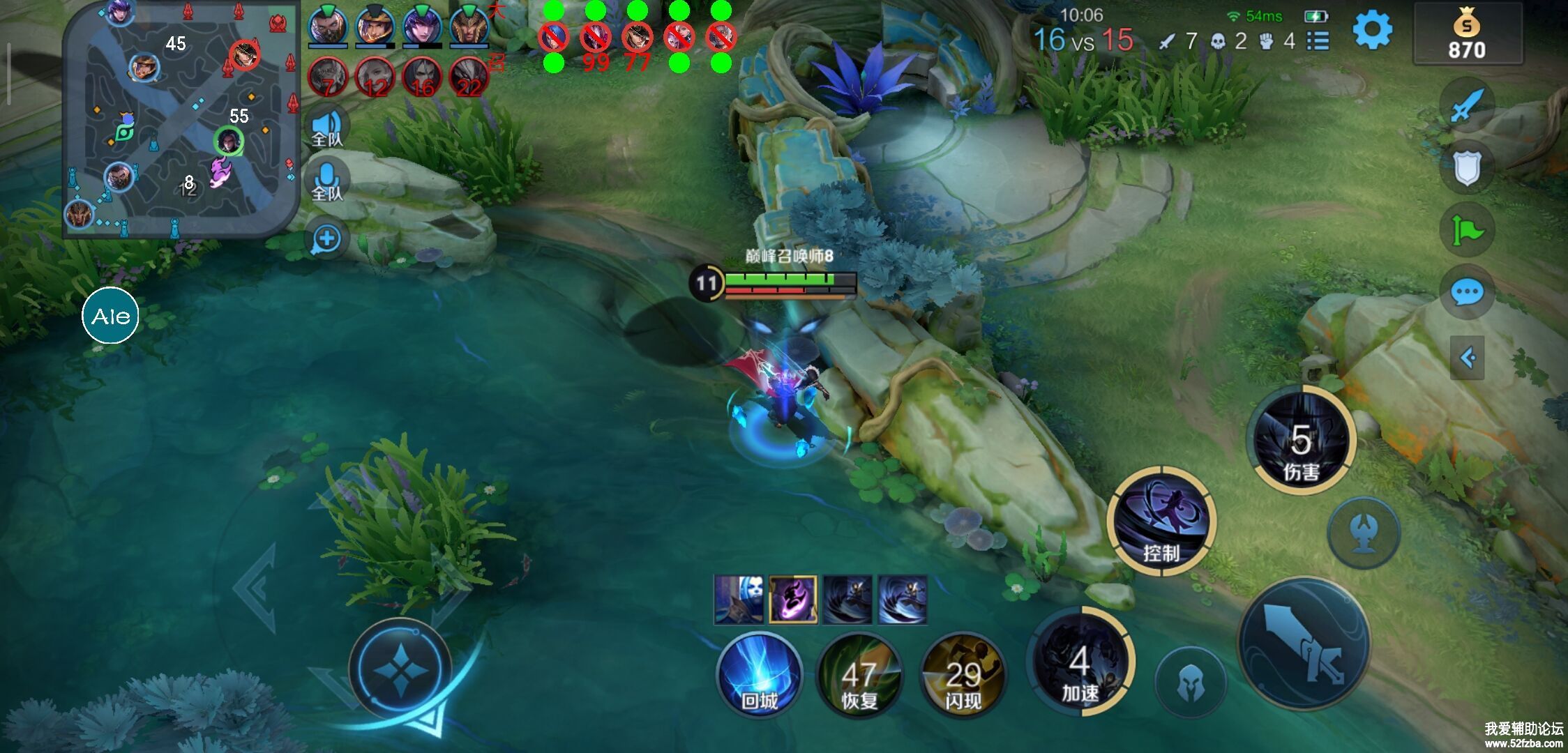Tap the minimap to view battlefield
The width and height of the screenshot is (1568, 753).
181,119
